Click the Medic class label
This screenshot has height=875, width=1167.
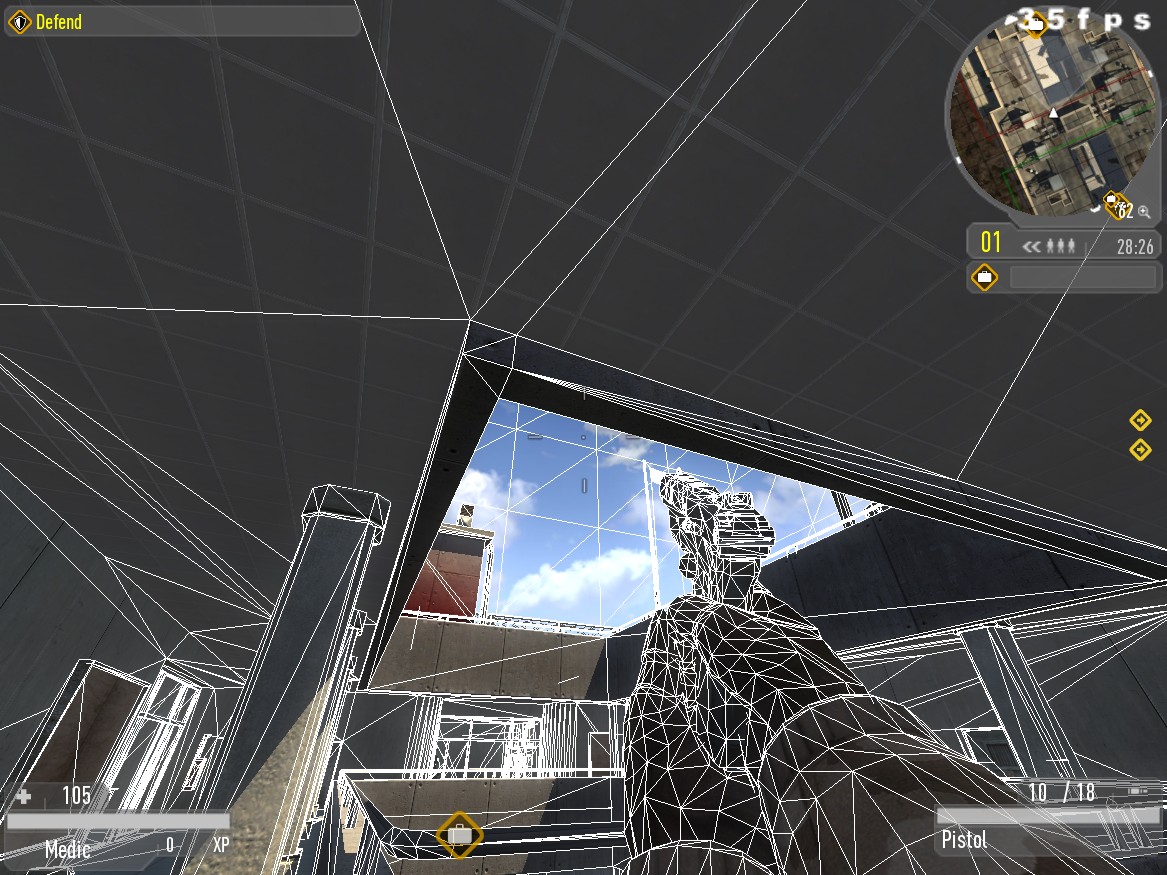point(68,850)
